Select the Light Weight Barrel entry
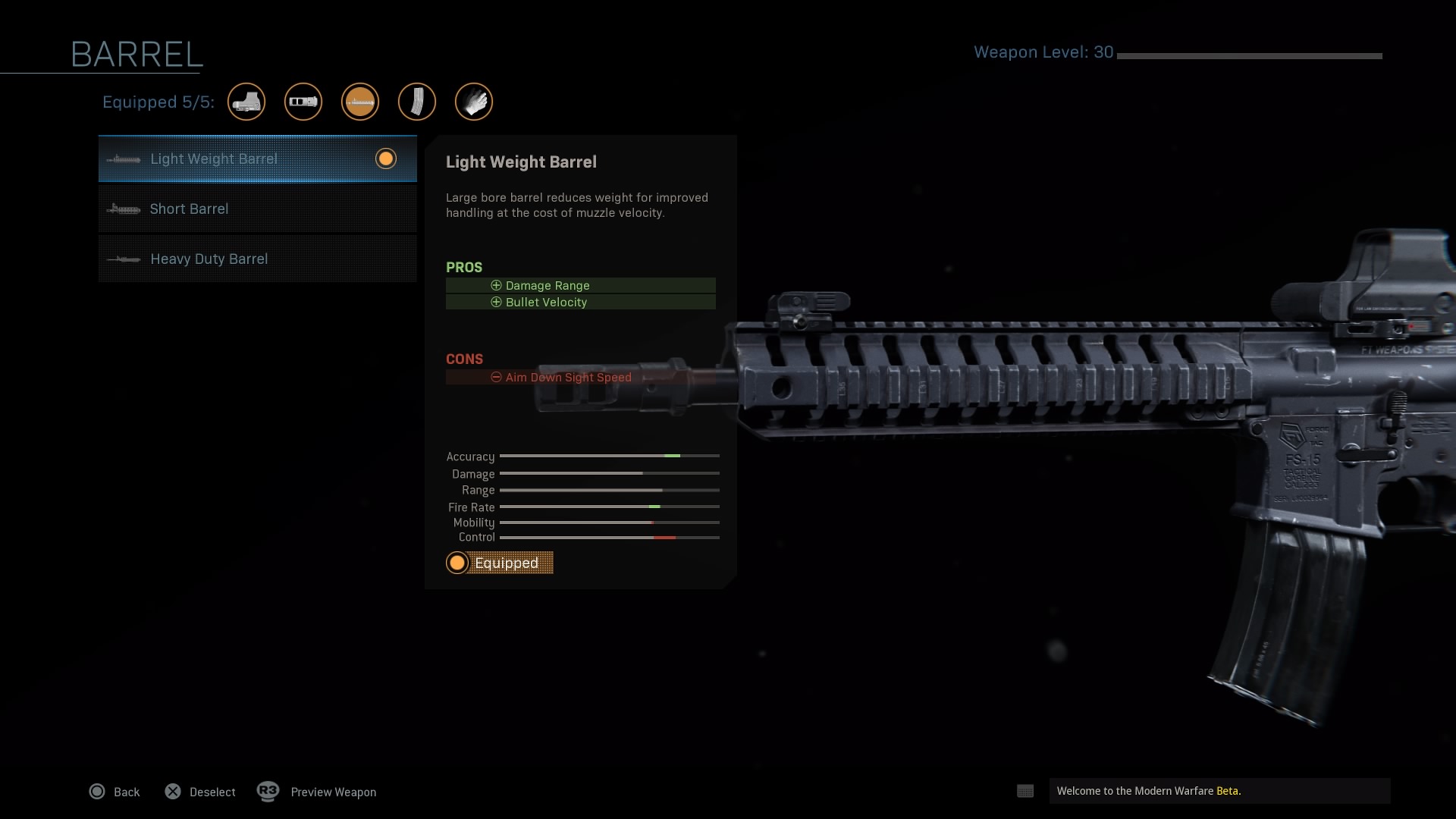 pyautogui.click(x=257, y=159)
